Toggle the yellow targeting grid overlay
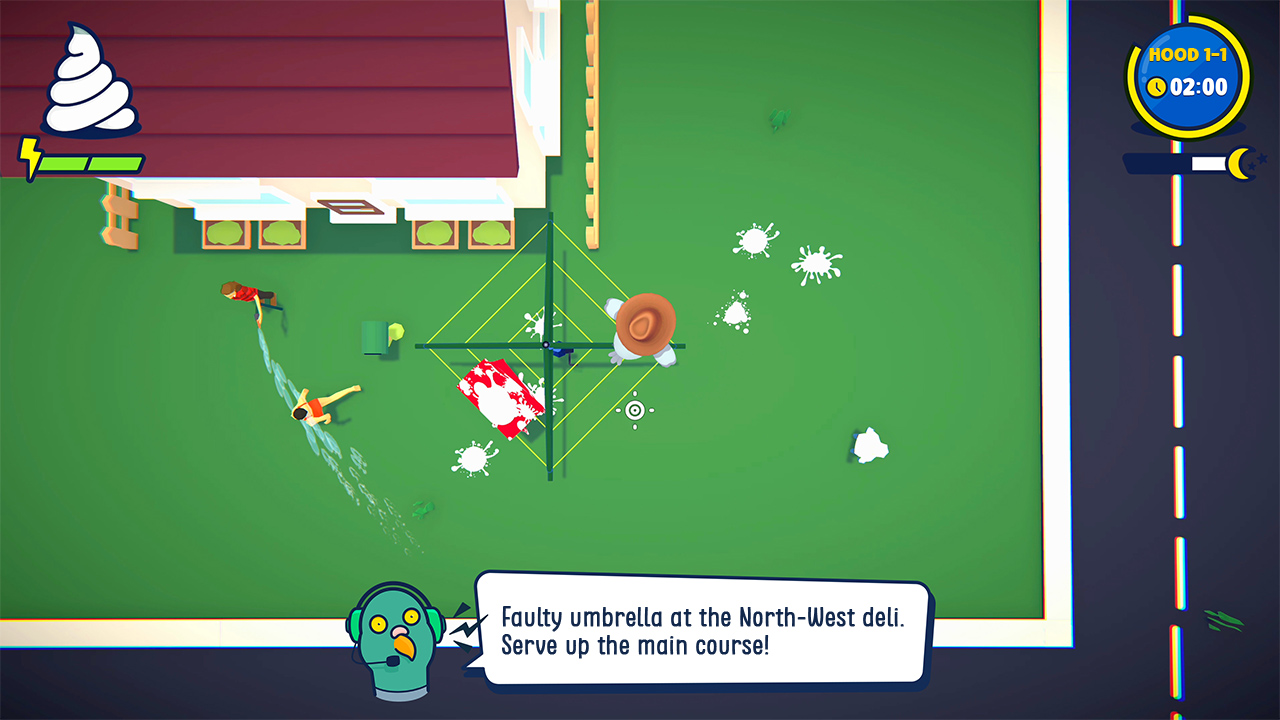Screen dimensions: 1280x720 [x=550, y=345]
